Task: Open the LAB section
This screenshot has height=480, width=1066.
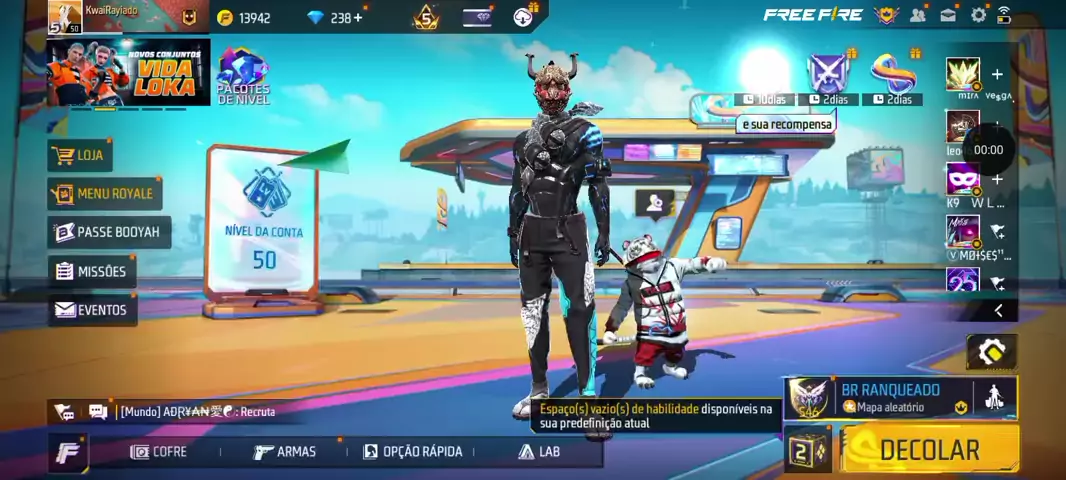Action: (539, 452)
